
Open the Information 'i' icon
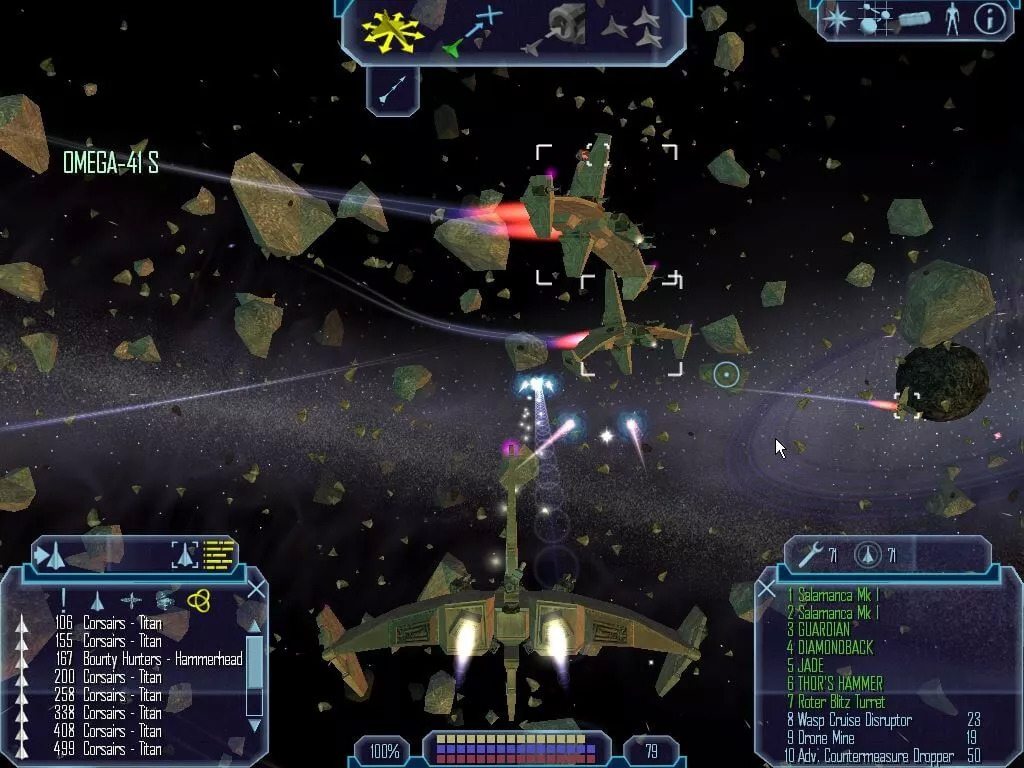[x=989, y=18]
